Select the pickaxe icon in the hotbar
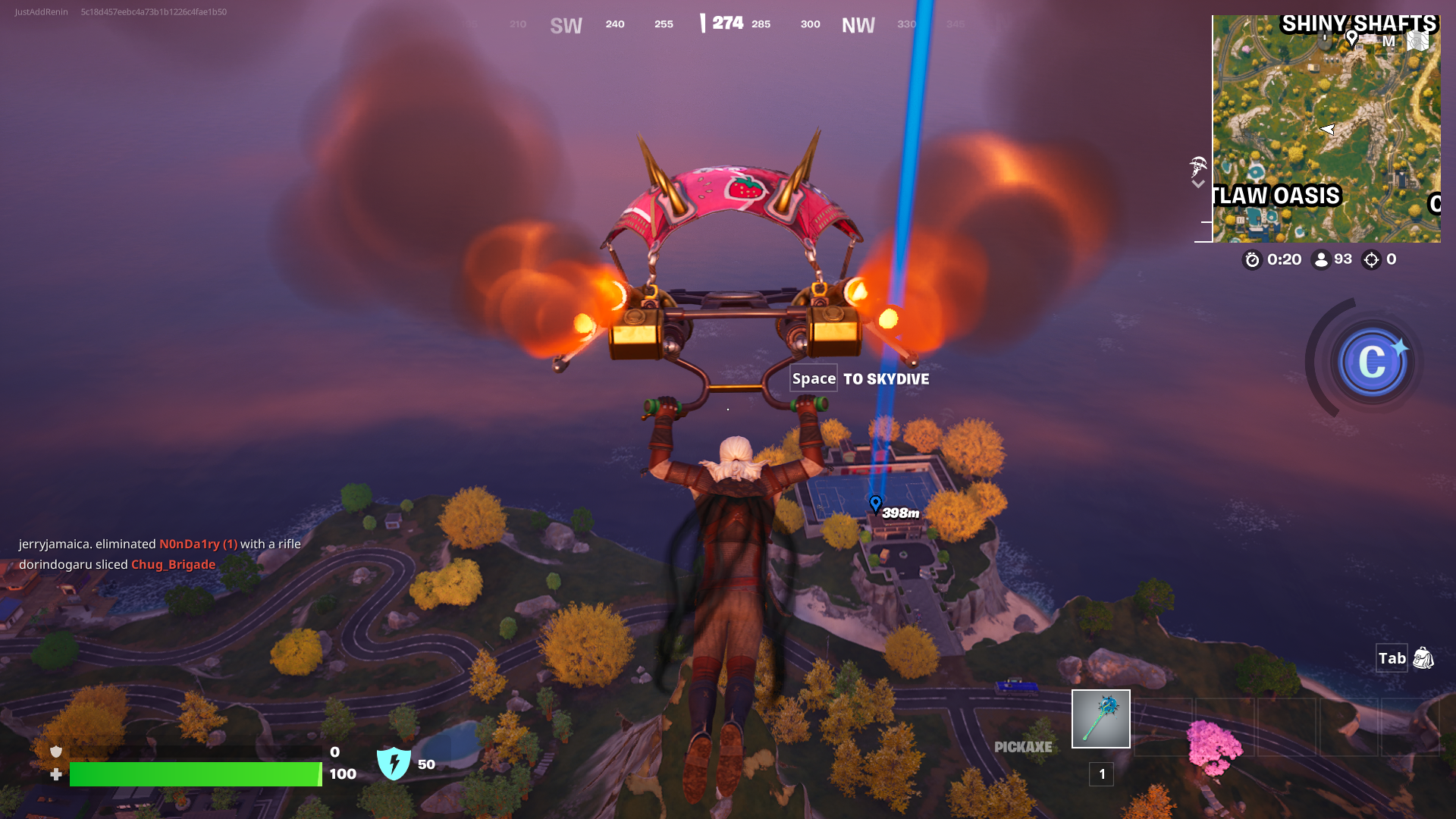 click(1100, 717)
